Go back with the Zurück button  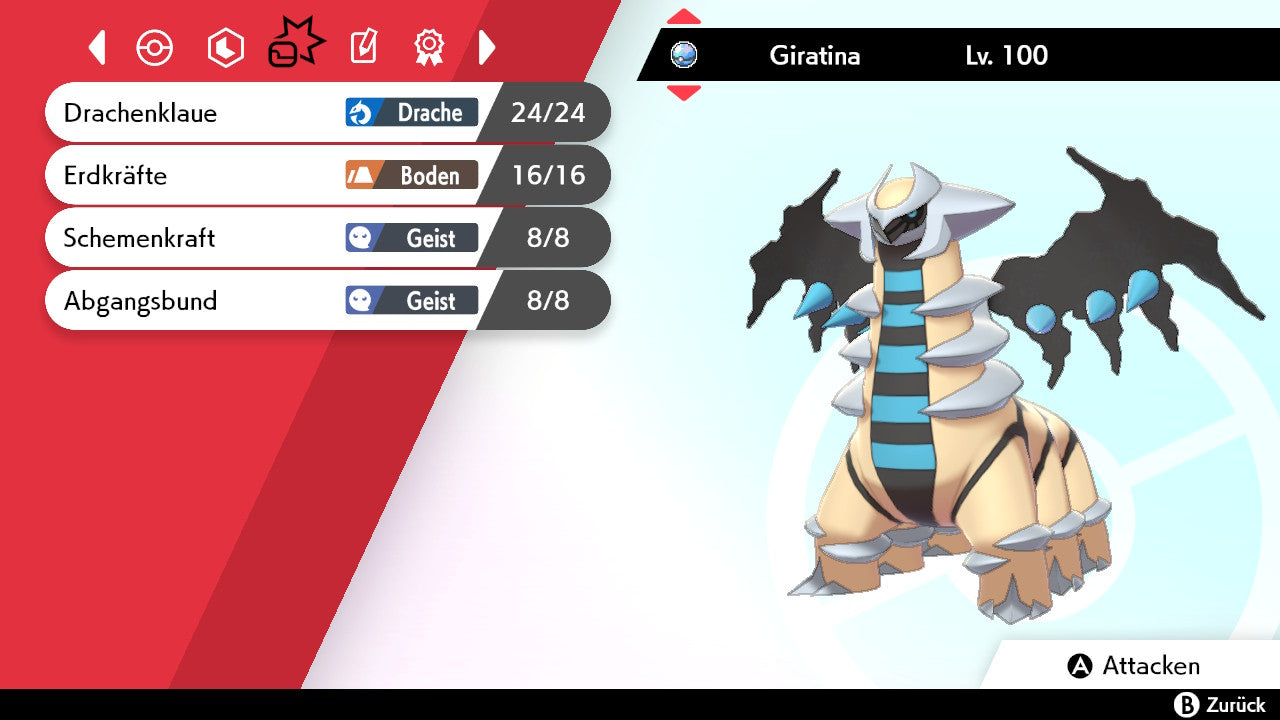tap(1219, 705)
